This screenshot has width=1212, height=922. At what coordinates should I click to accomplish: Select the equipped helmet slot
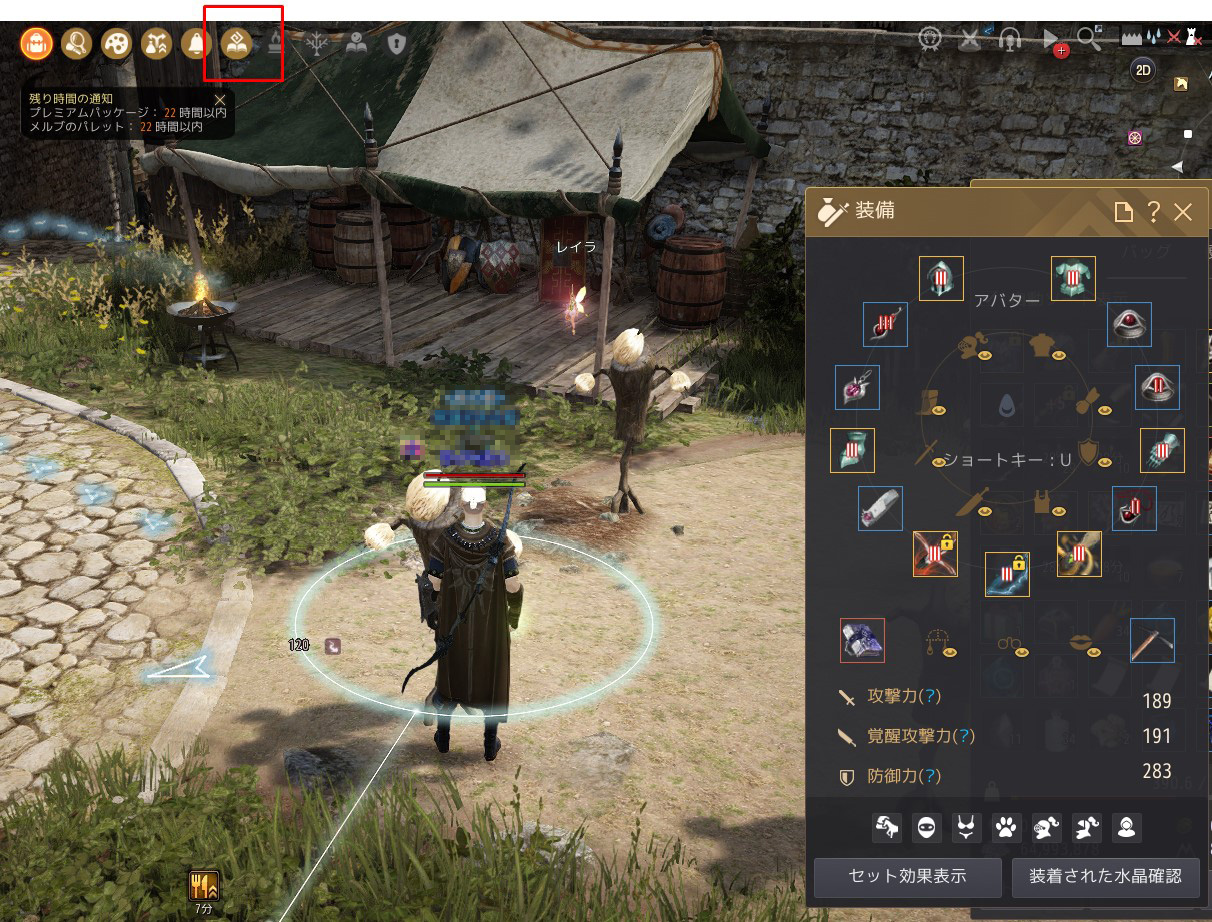pyautogui.click(x=941, y=279)
